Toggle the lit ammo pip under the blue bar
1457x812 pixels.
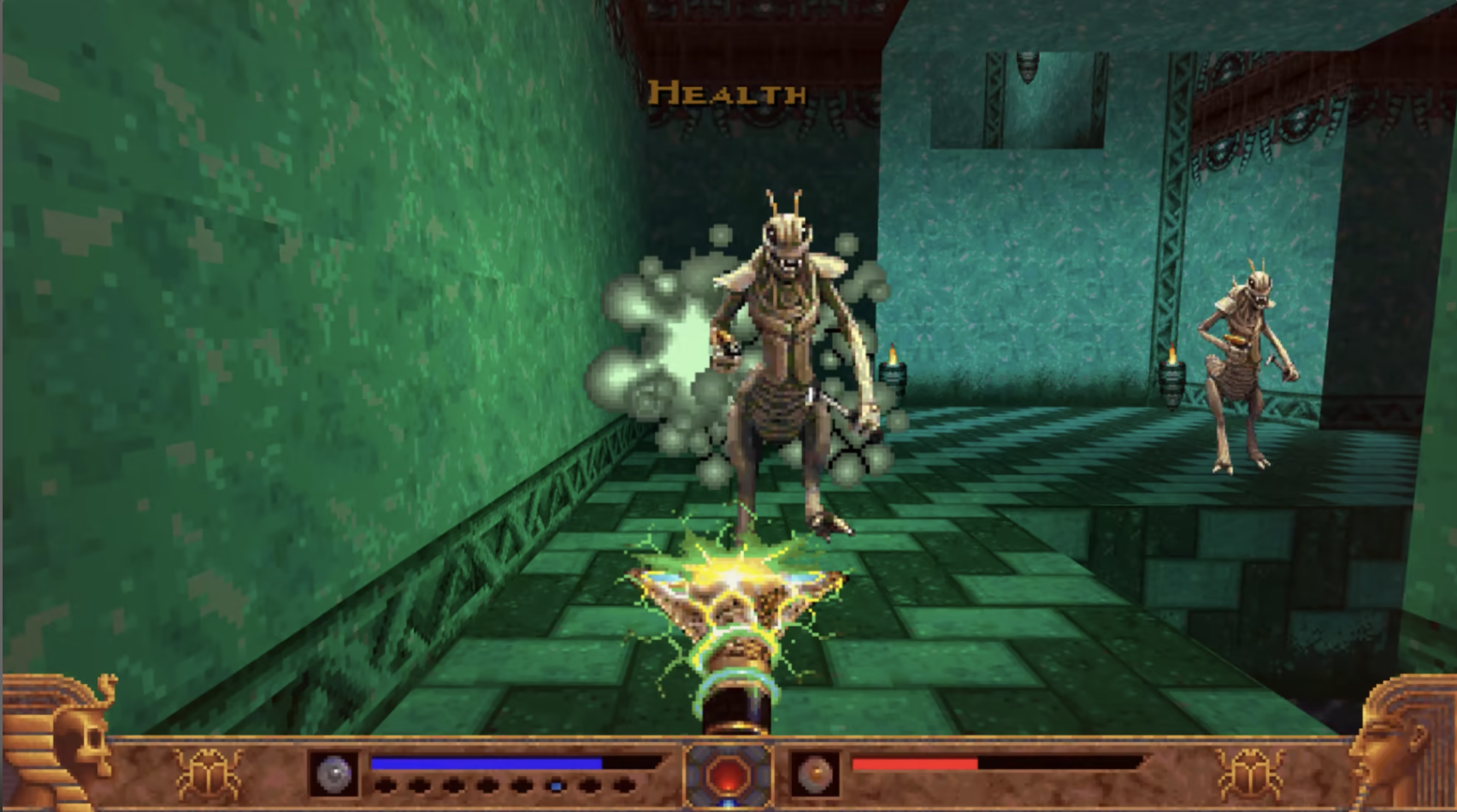tap(556, 786)
